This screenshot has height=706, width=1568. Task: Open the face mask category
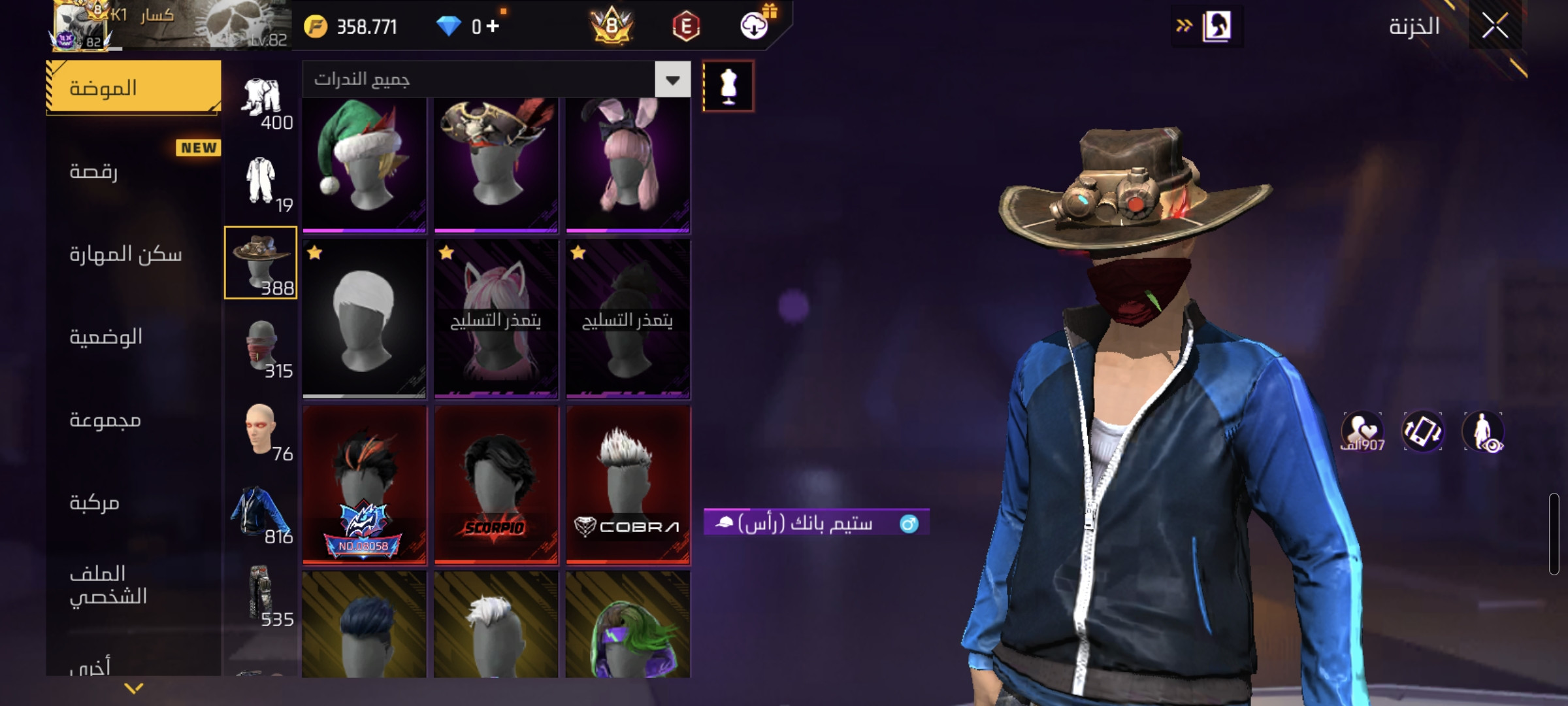[x=261, y=348]
